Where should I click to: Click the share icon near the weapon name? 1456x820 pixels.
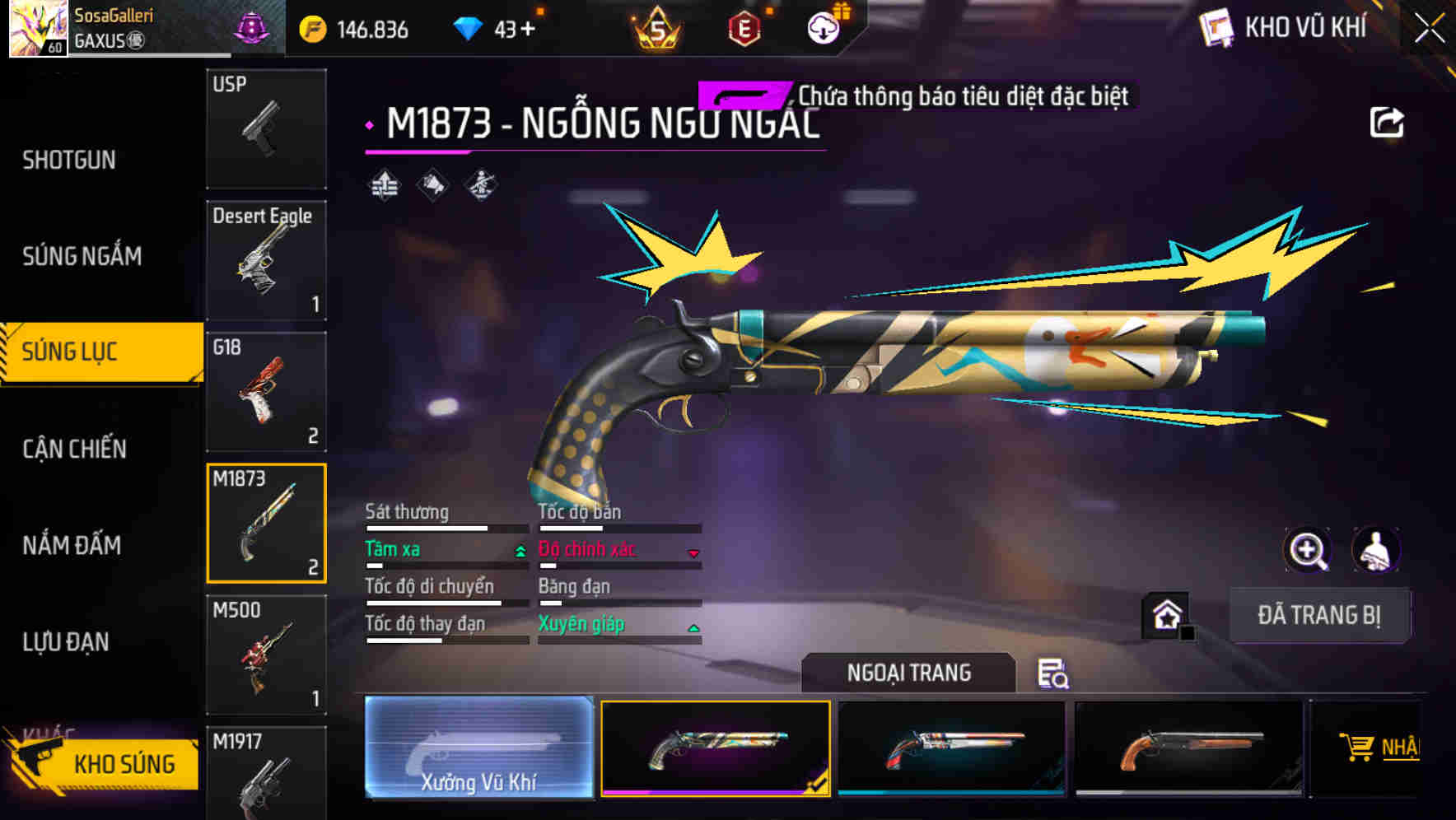point(1388,121)
